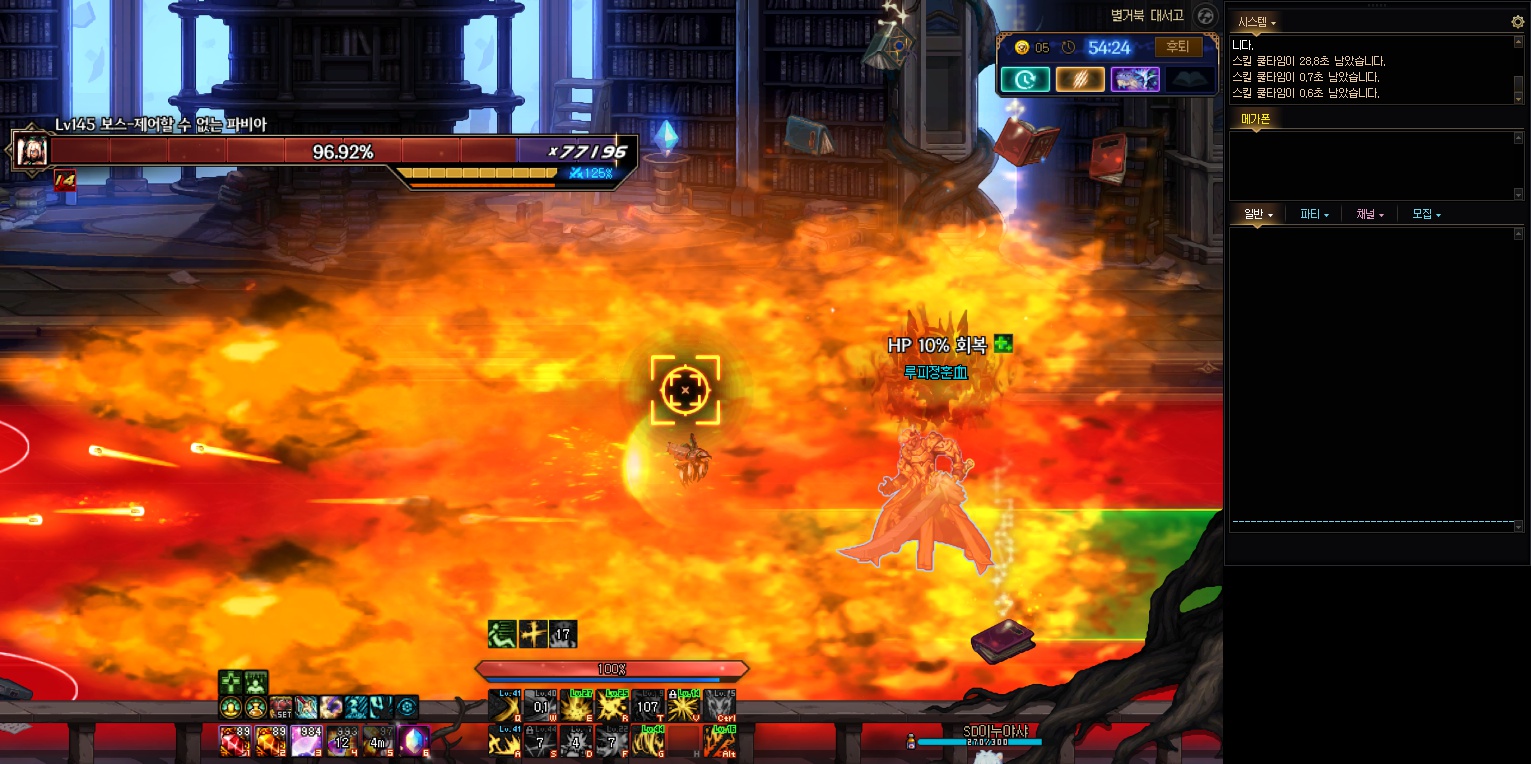The width and height of the screenshot is (1531, 764).
Task: Switch to the 모집 chat tab
Action: pos(1426,214)
